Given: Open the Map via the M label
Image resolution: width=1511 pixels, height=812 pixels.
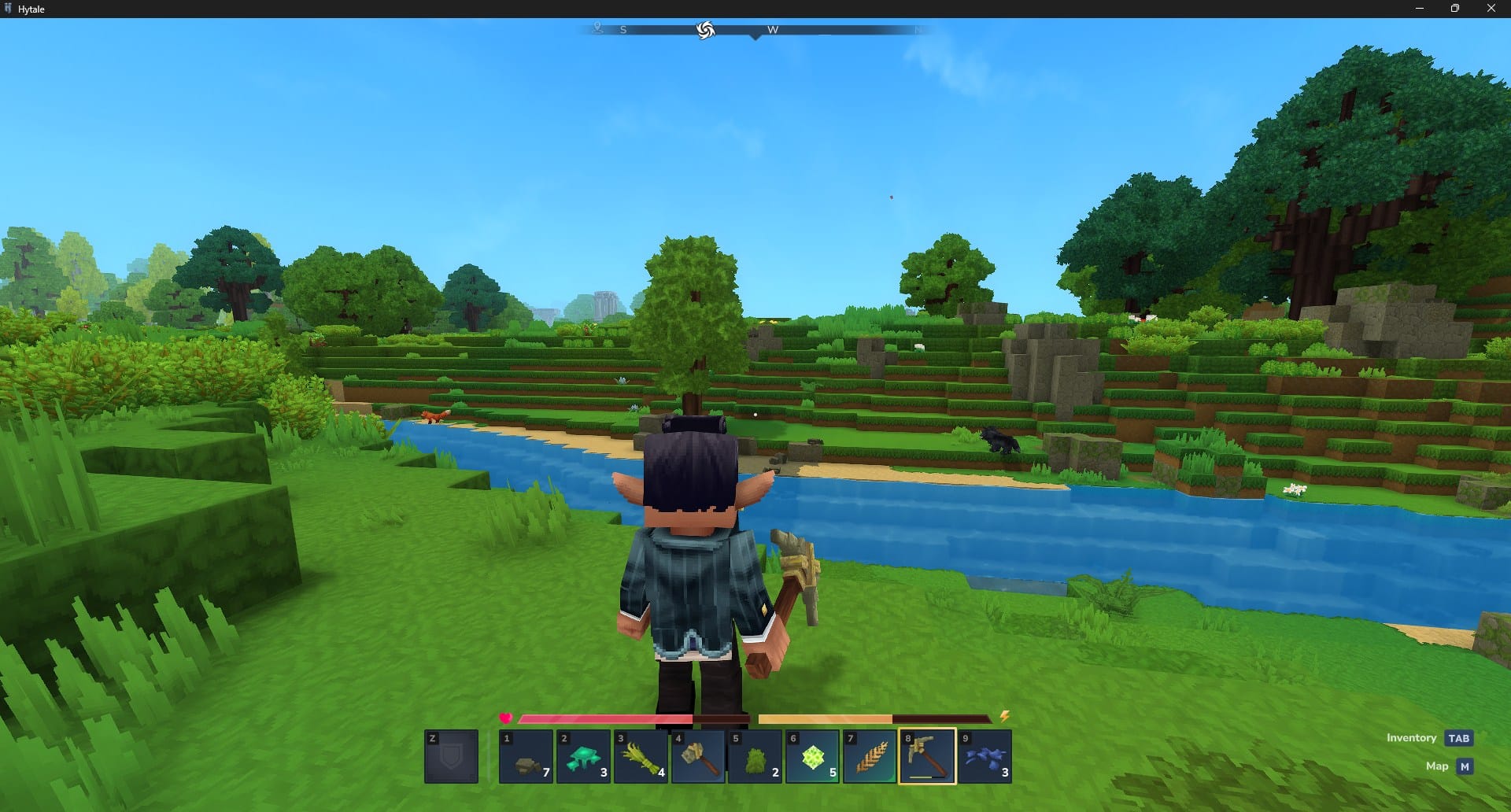Looking at the screenshot, I should (1465, 766).
